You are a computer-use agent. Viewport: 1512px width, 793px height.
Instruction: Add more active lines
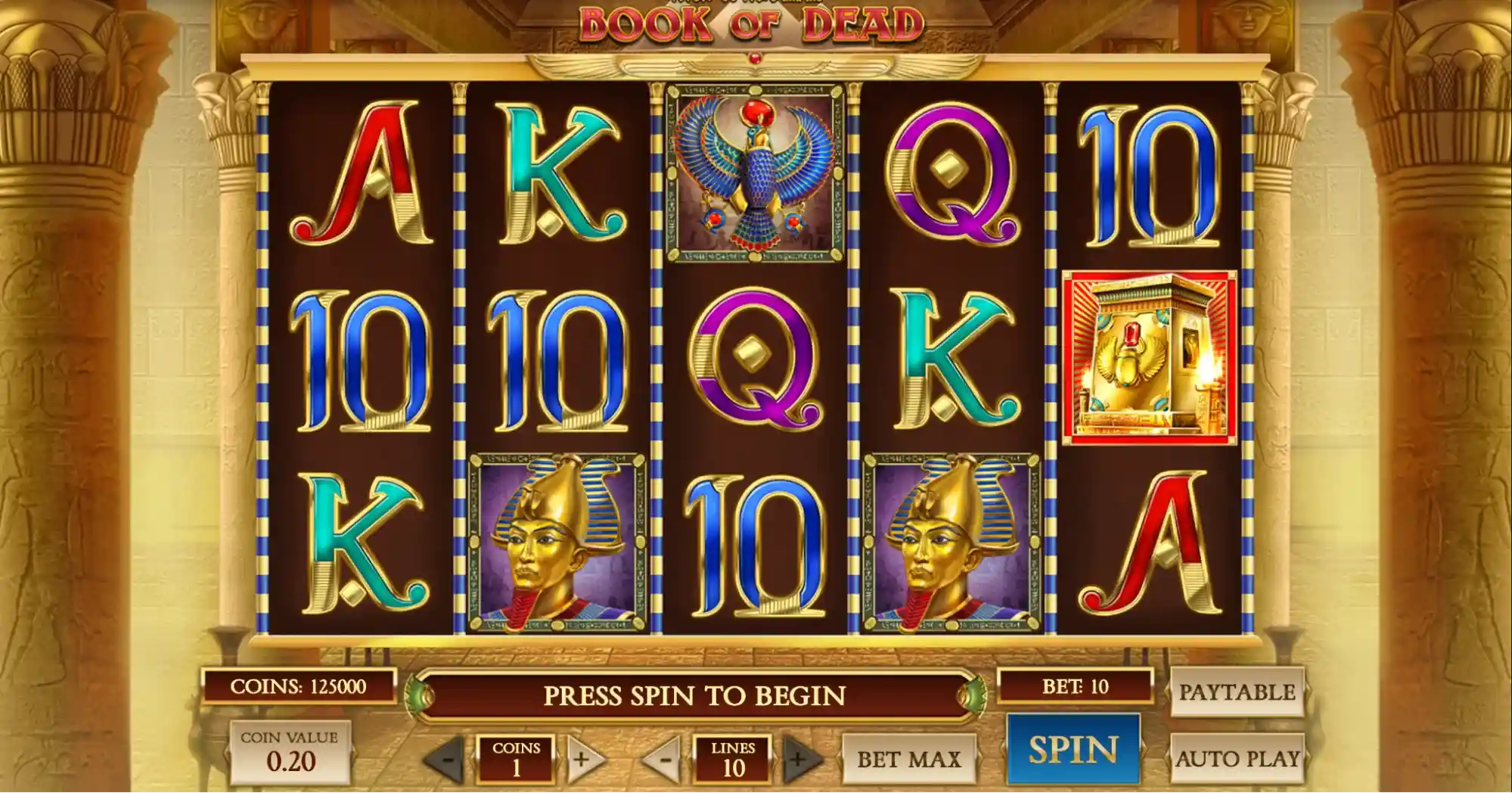pos(799,759)
